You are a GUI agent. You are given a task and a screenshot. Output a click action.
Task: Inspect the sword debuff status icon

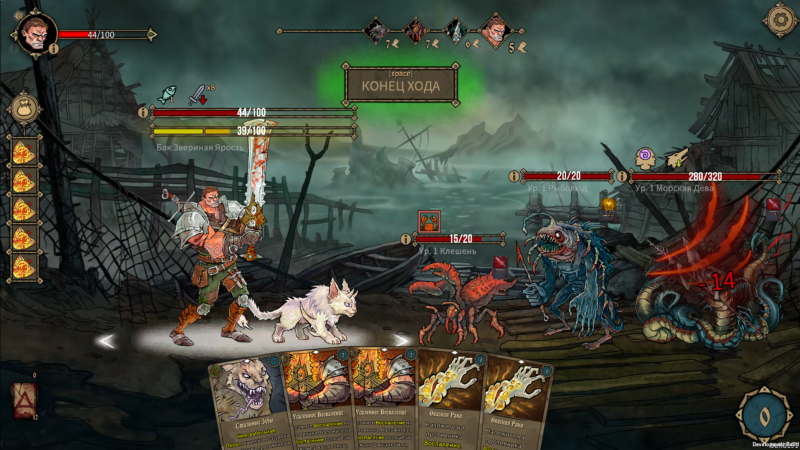pos(198,93)
